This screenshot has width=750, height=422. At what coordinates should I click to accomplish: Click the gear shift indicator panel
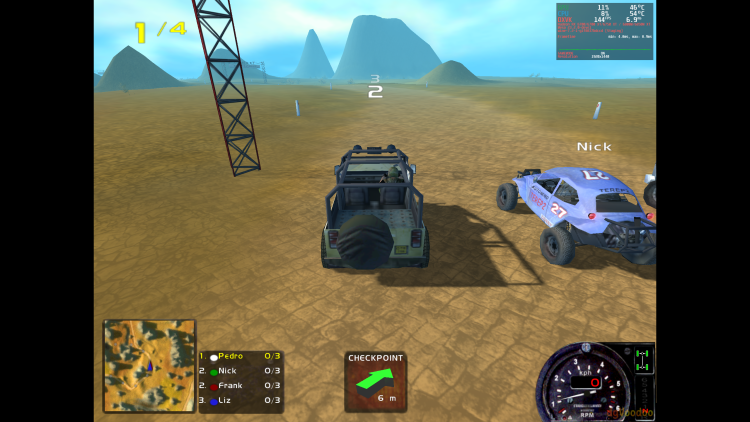point(644,372)
